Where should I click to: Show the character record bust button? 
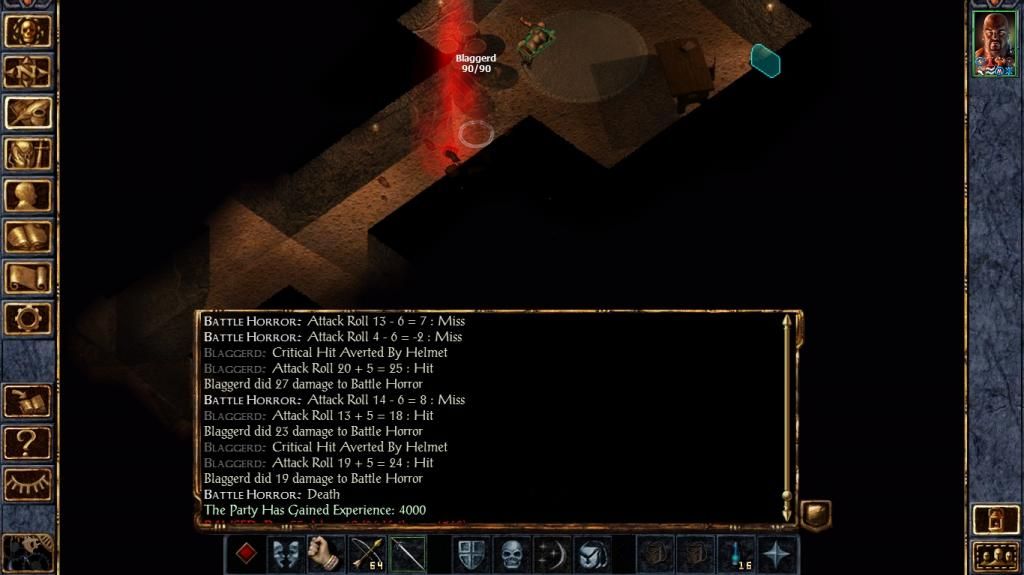(28, 195)
